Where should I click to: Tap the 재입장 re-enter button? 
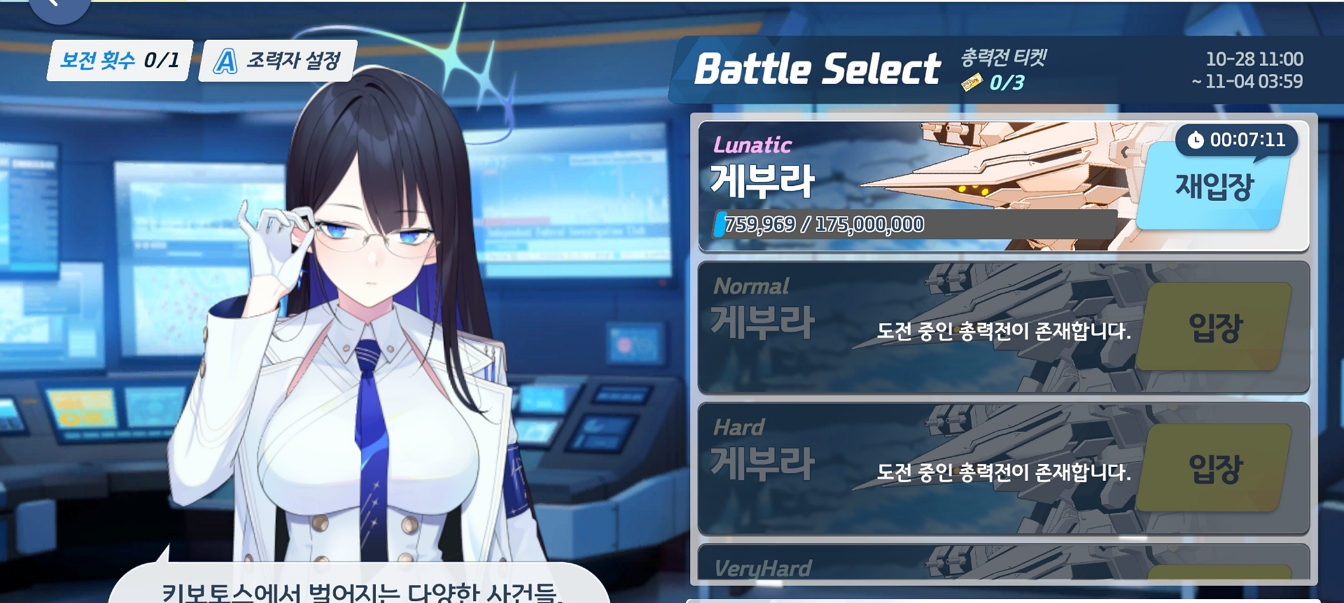click(x=1213, y=187)
